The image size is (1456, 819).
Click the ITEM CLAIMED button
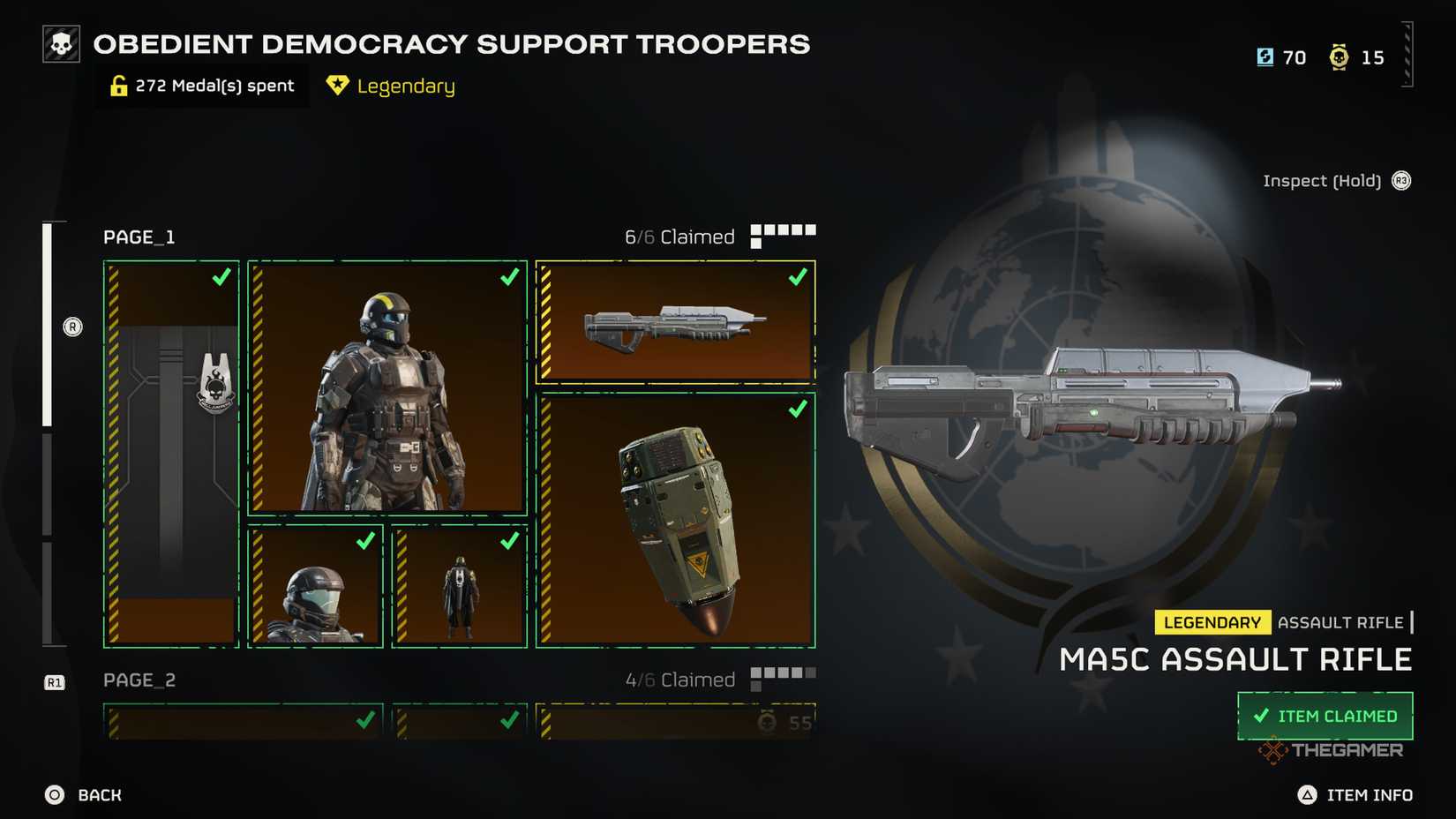click(1325, 716)
